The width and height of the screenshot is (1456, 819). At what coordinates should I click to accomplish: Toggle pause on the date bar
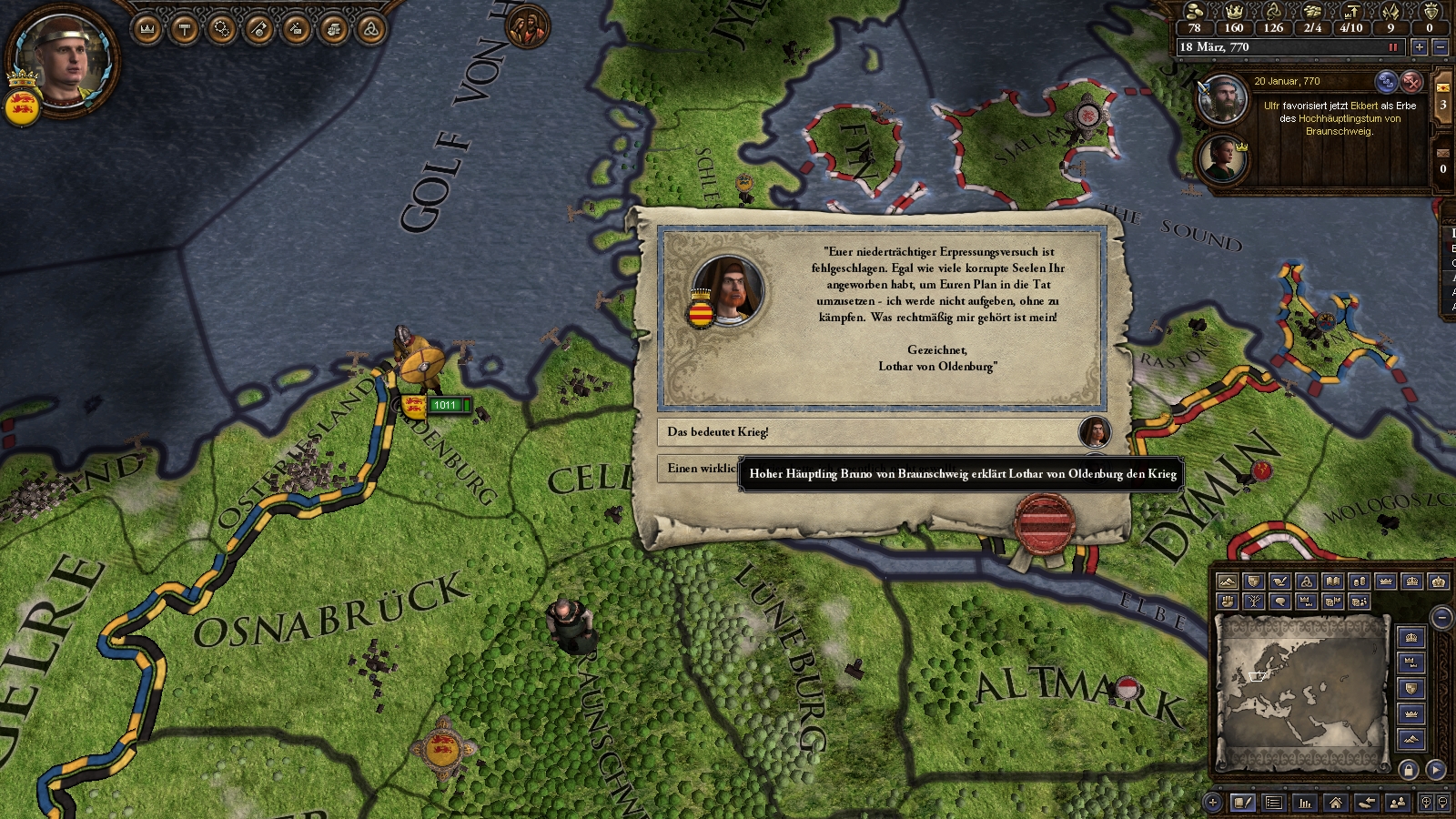pyautogui.click(x=1392, y=47)
